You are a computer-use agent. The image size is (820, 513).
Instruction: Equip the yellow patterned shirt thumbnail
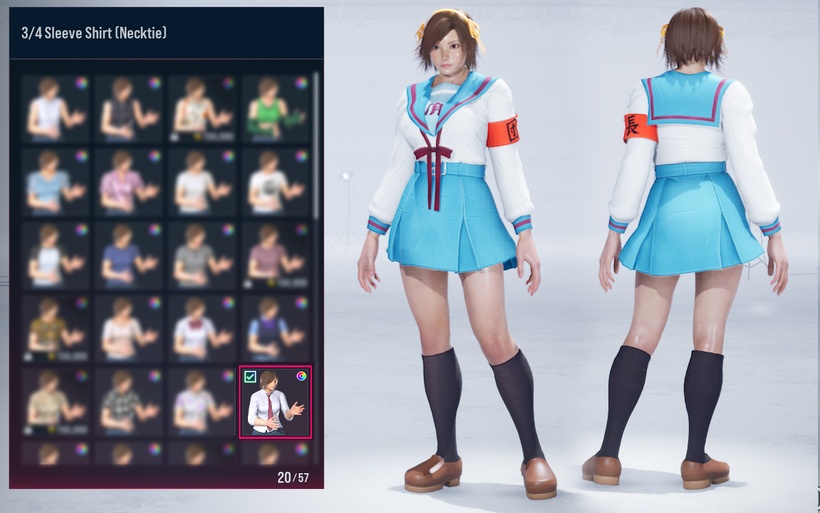click(53, 326)
